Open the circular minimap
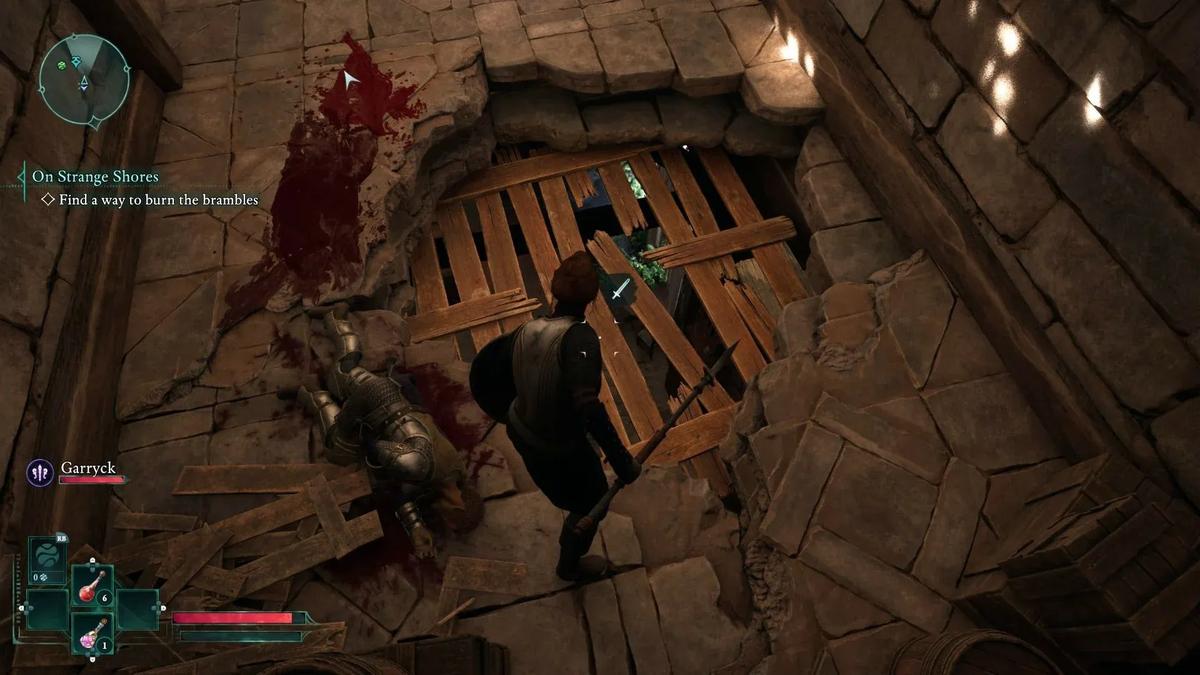 point(84,79)
